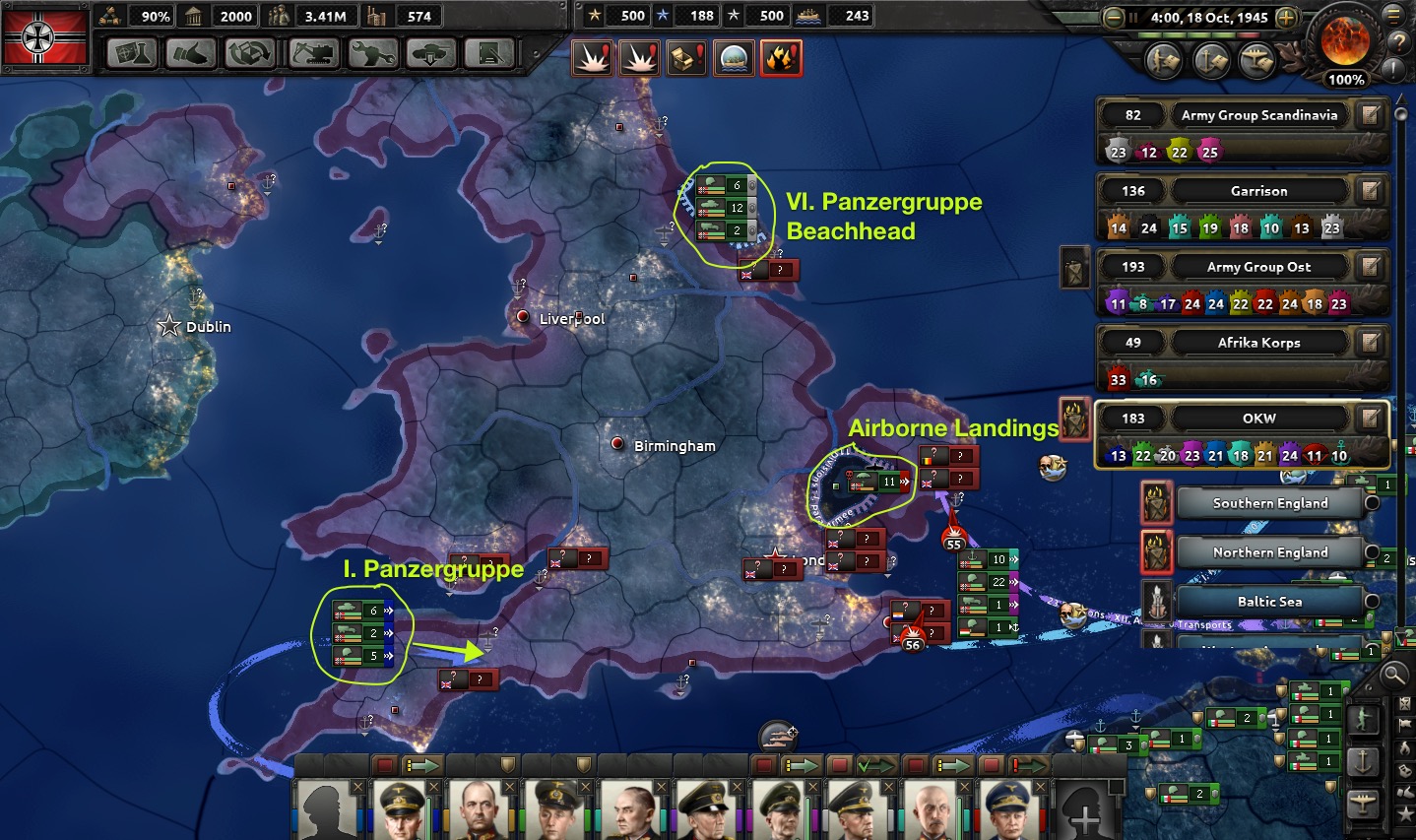This screenshot has height=840, width=1416.
Task: Select the Northern England theater
Action: tap(1269, 552)
